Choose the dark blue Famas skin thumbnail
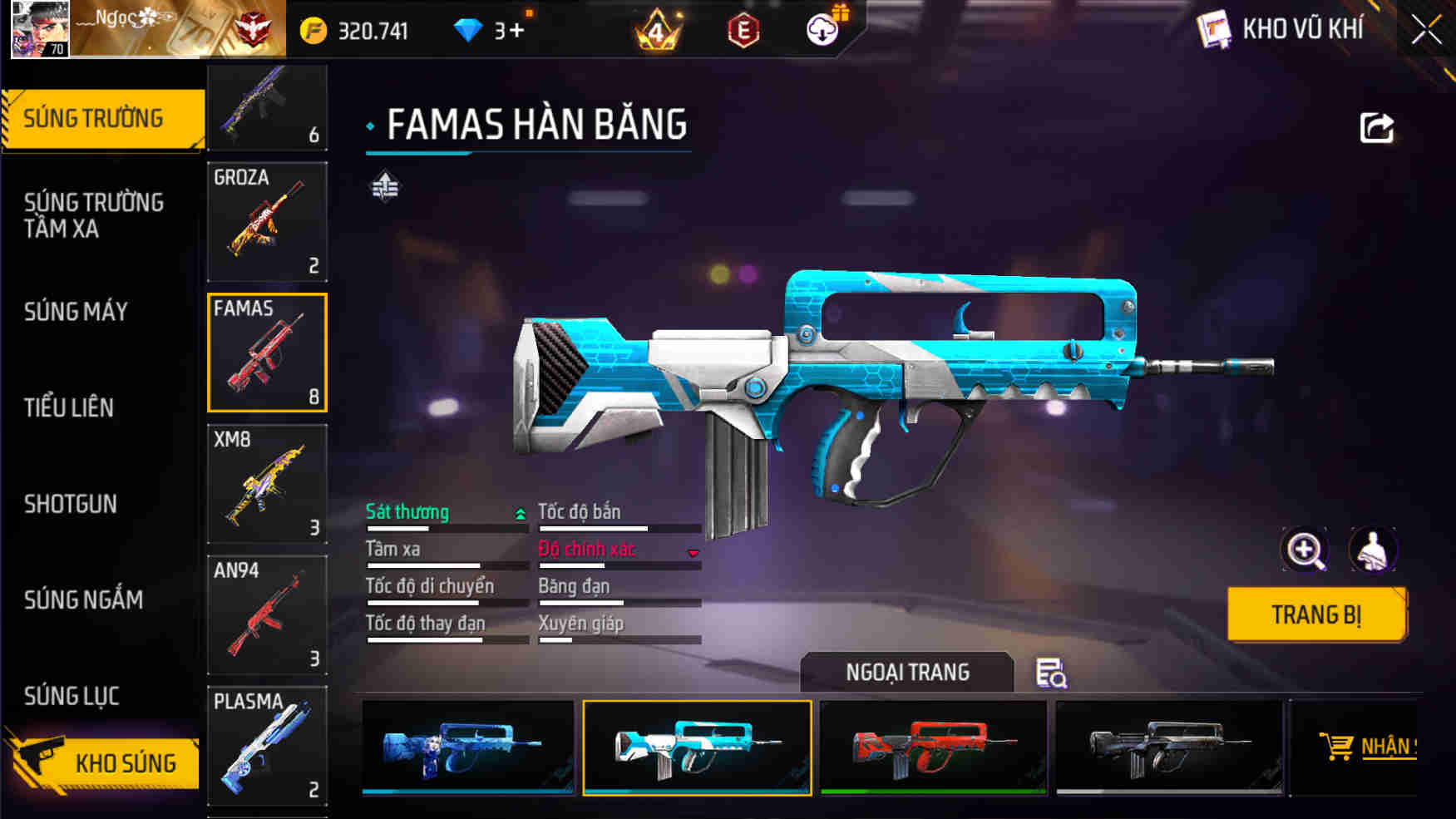The width and height of the screenshot is (1456, 819). [x=468, y=747]
